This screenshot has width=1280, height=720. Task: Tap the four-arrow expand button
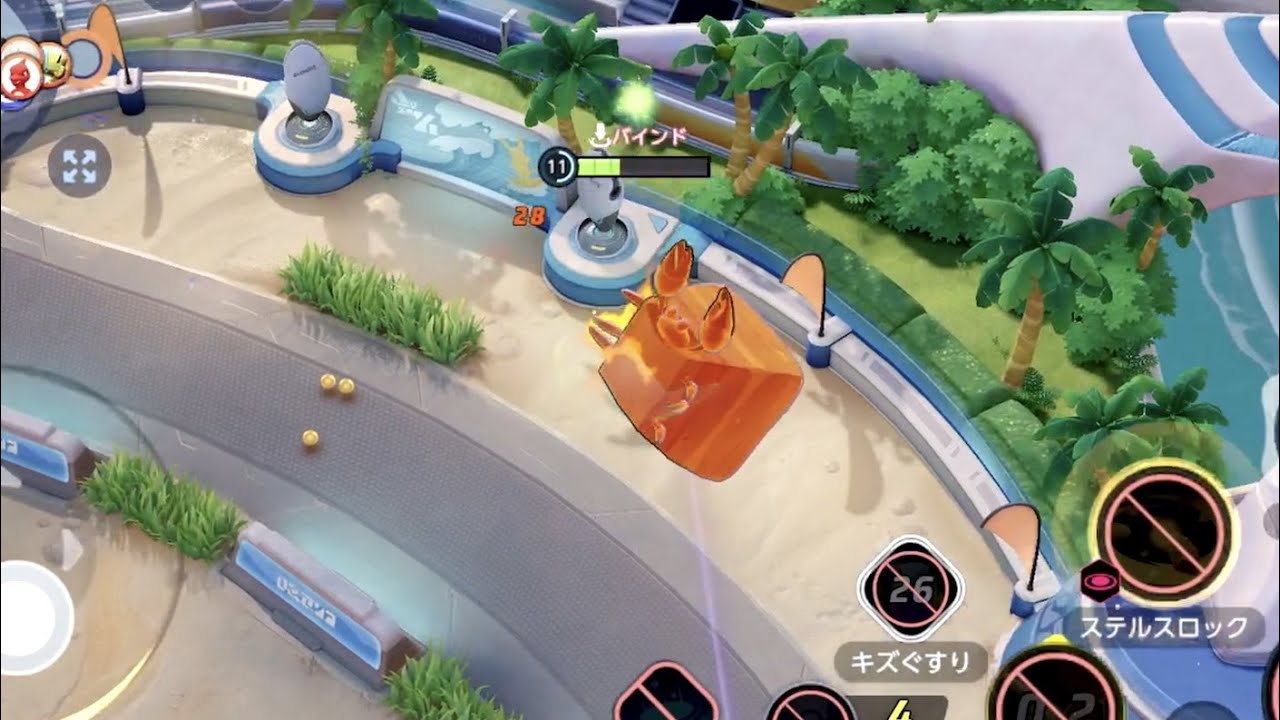pos(79,167)
